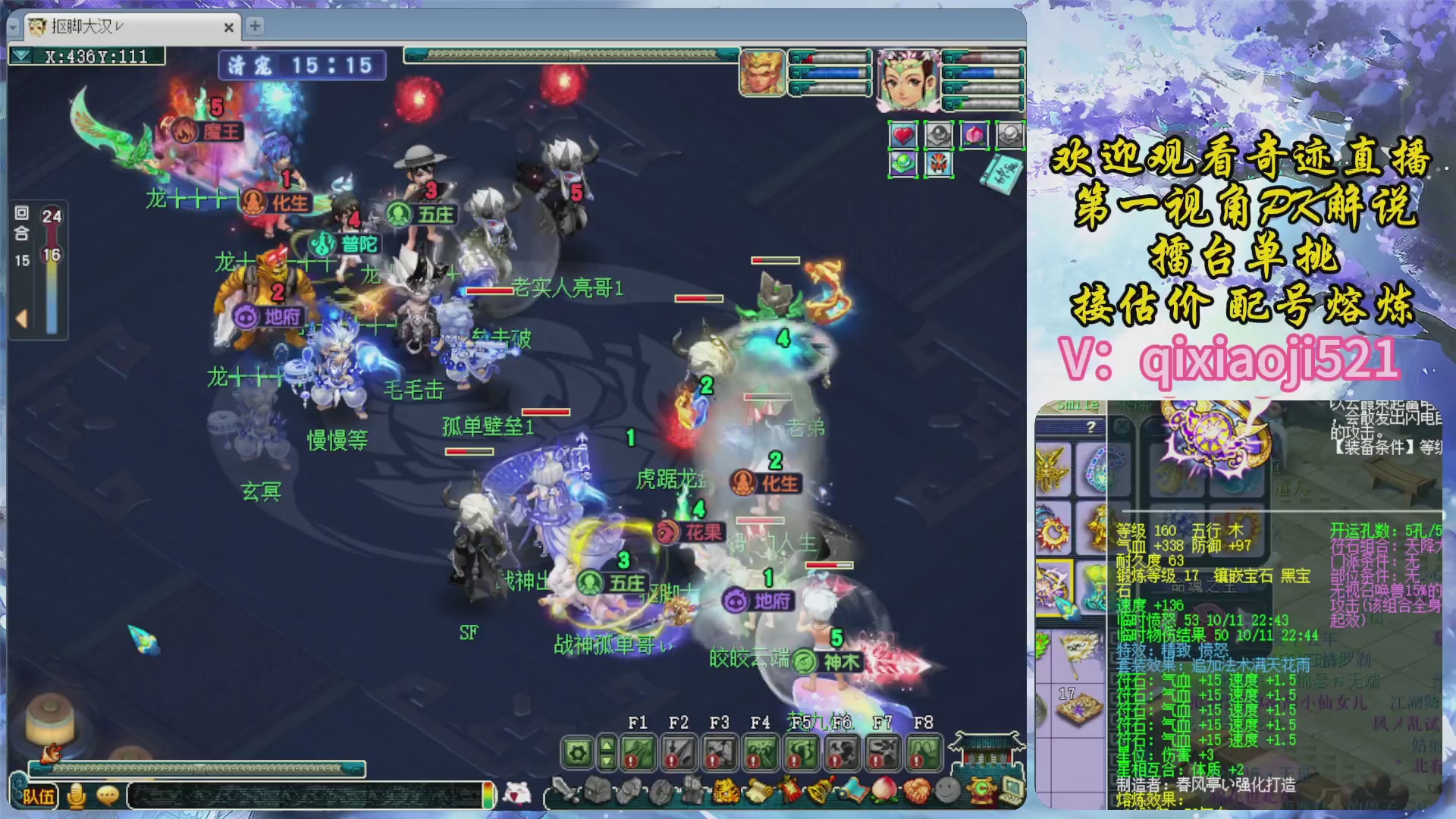Collapse the round counter panel with its red arrow

tap(22, 318)
